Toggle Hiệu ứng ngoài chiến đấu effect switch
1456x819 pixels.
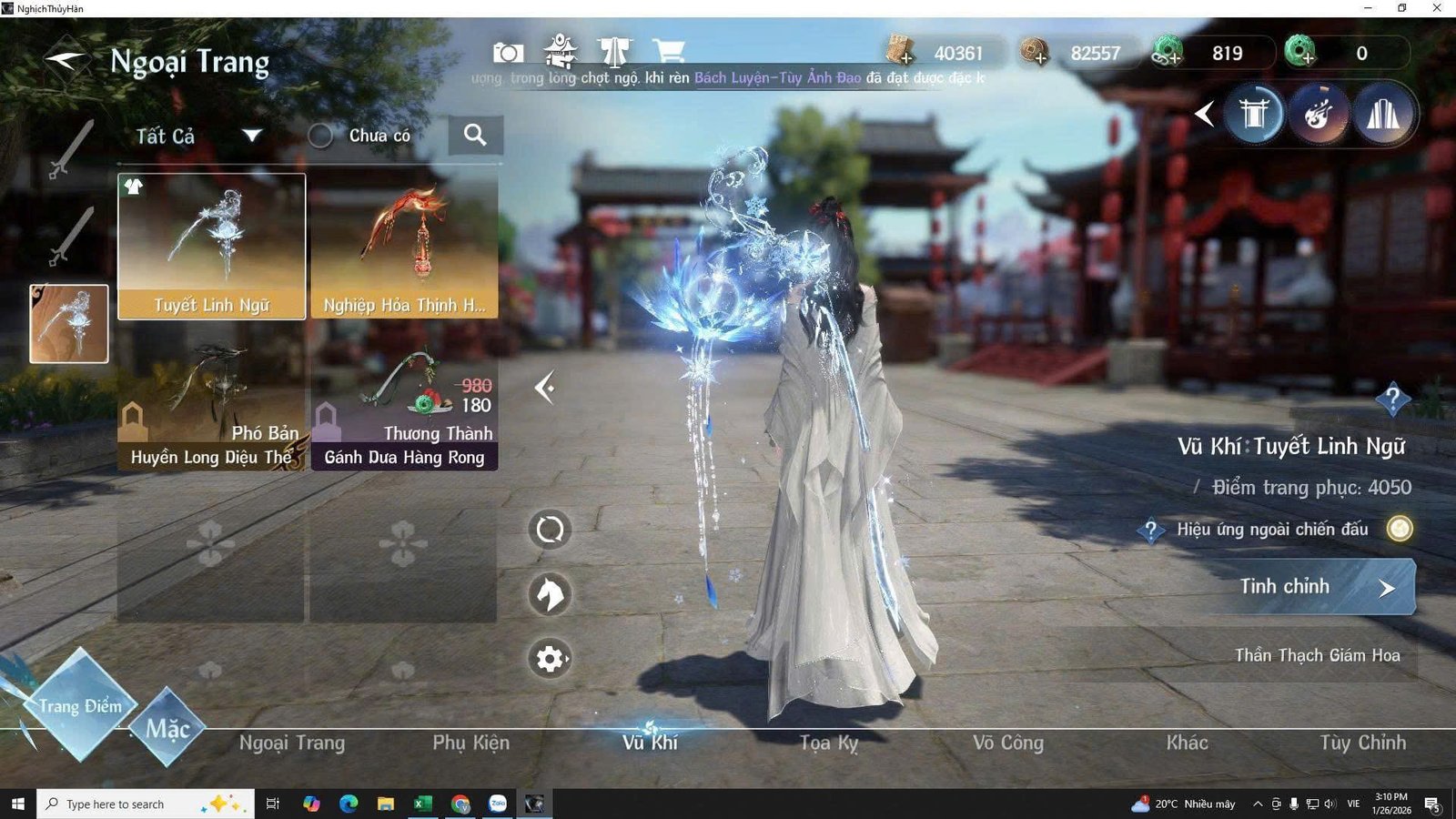click(1399, 529)
